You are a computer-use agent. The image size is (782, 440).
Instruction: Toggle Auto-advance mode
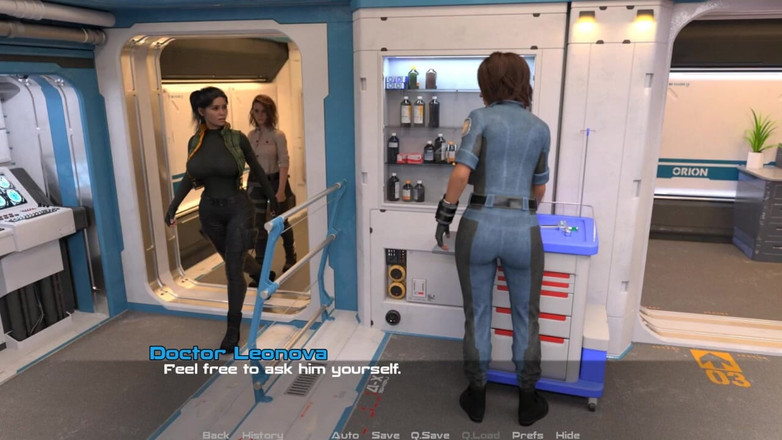(x=345, y=435)
